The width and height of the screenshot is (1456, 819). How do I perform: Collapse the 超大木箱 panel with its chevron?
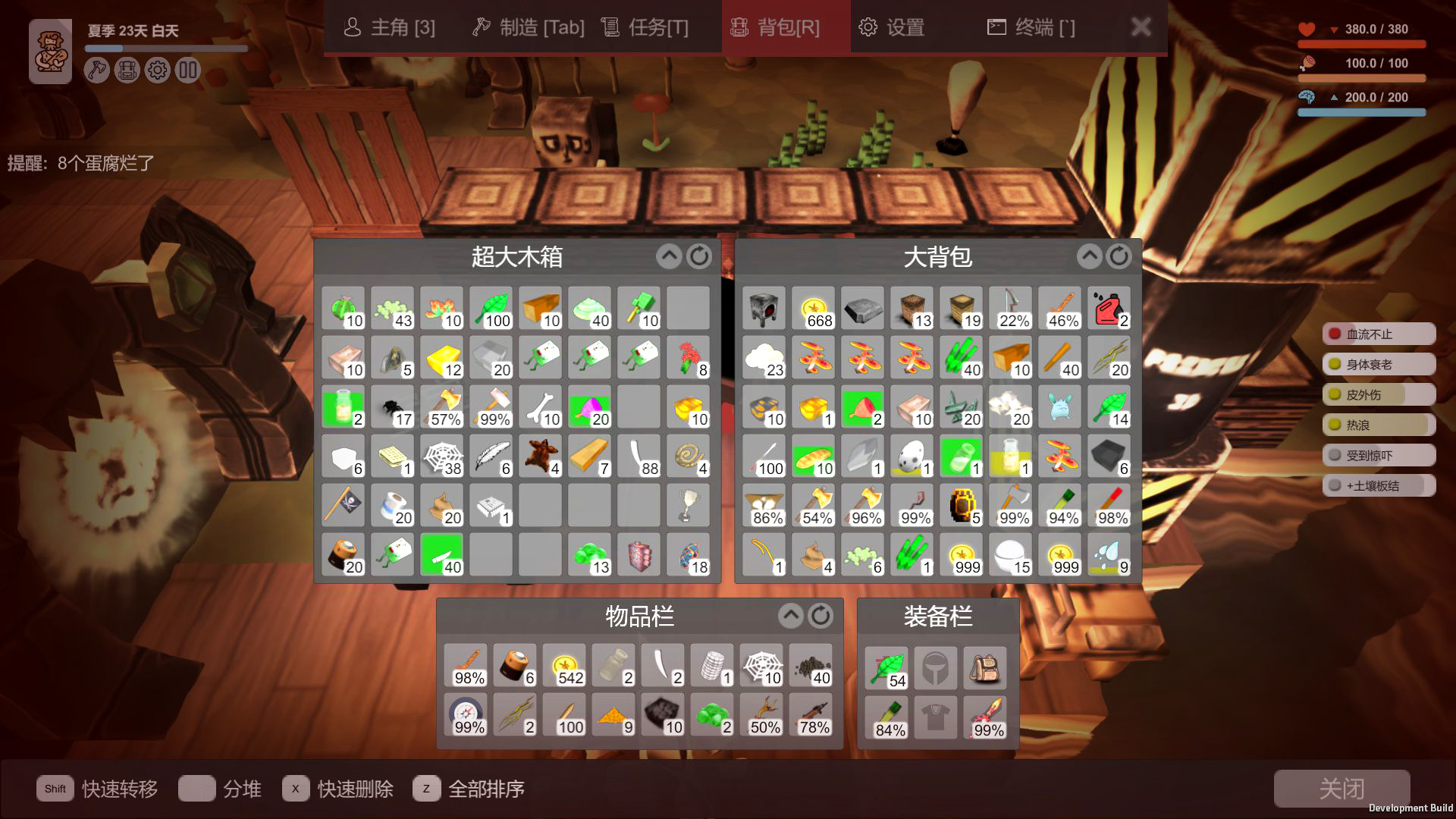point(668,256)
